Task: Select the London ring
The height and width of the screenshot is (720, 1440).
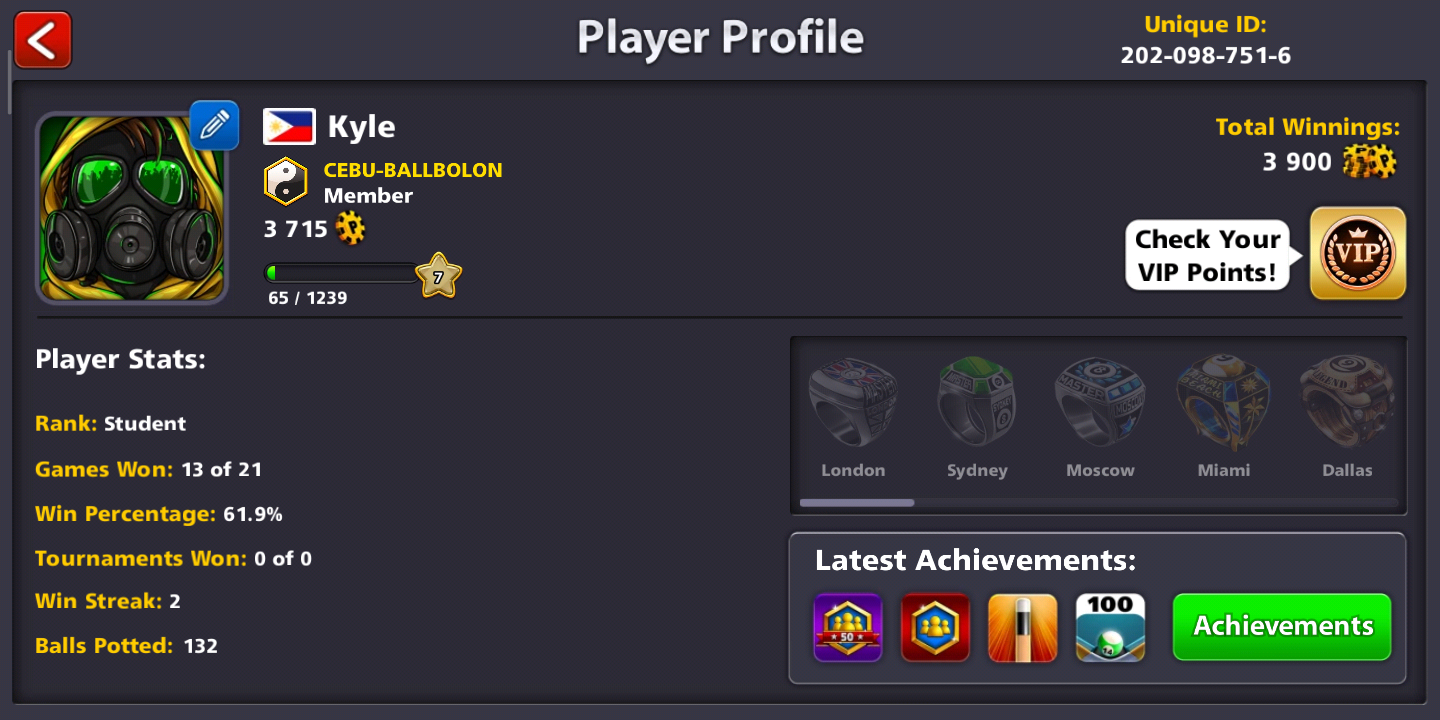Action: (x=853, y=405)
